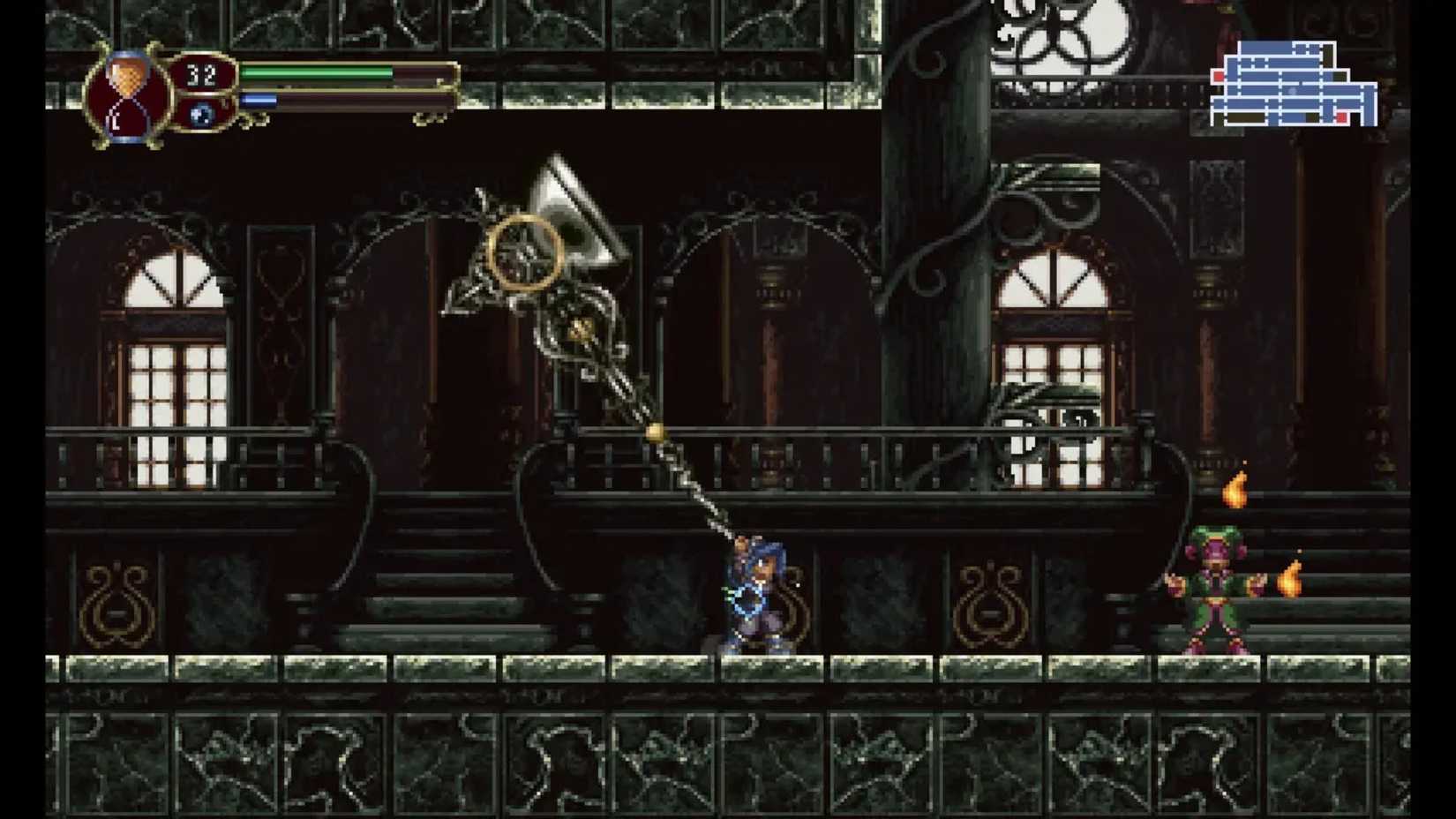Click the glowing blue aura on the hero
This screenshot has width=1456, height=819.
746,598
